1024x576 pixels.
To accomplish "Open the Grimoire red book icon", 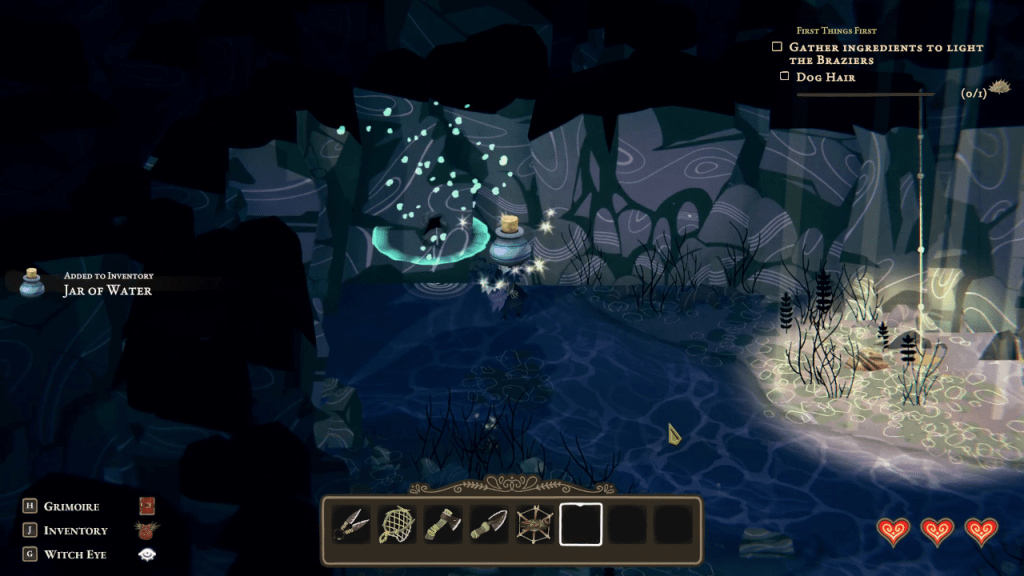I will pyautogui.click(x=147, y=506).
